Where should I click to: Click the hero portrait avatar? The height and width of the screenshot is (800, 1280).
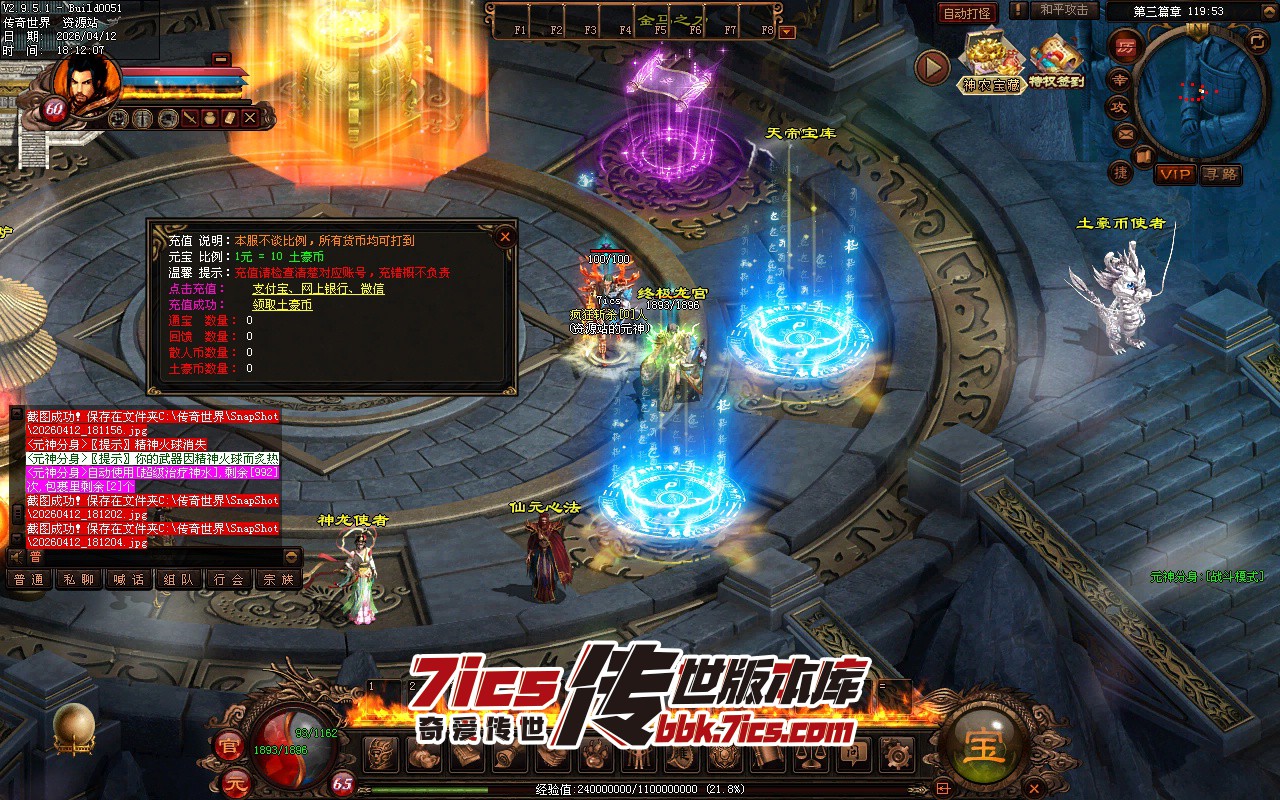click(85, 78)
